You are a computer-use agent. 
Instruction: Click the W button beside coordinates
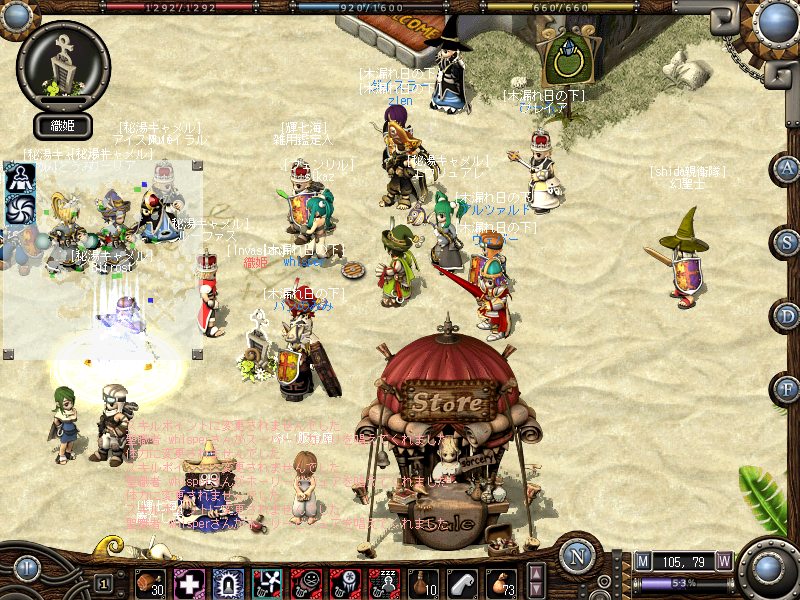[x=723, y=561]
